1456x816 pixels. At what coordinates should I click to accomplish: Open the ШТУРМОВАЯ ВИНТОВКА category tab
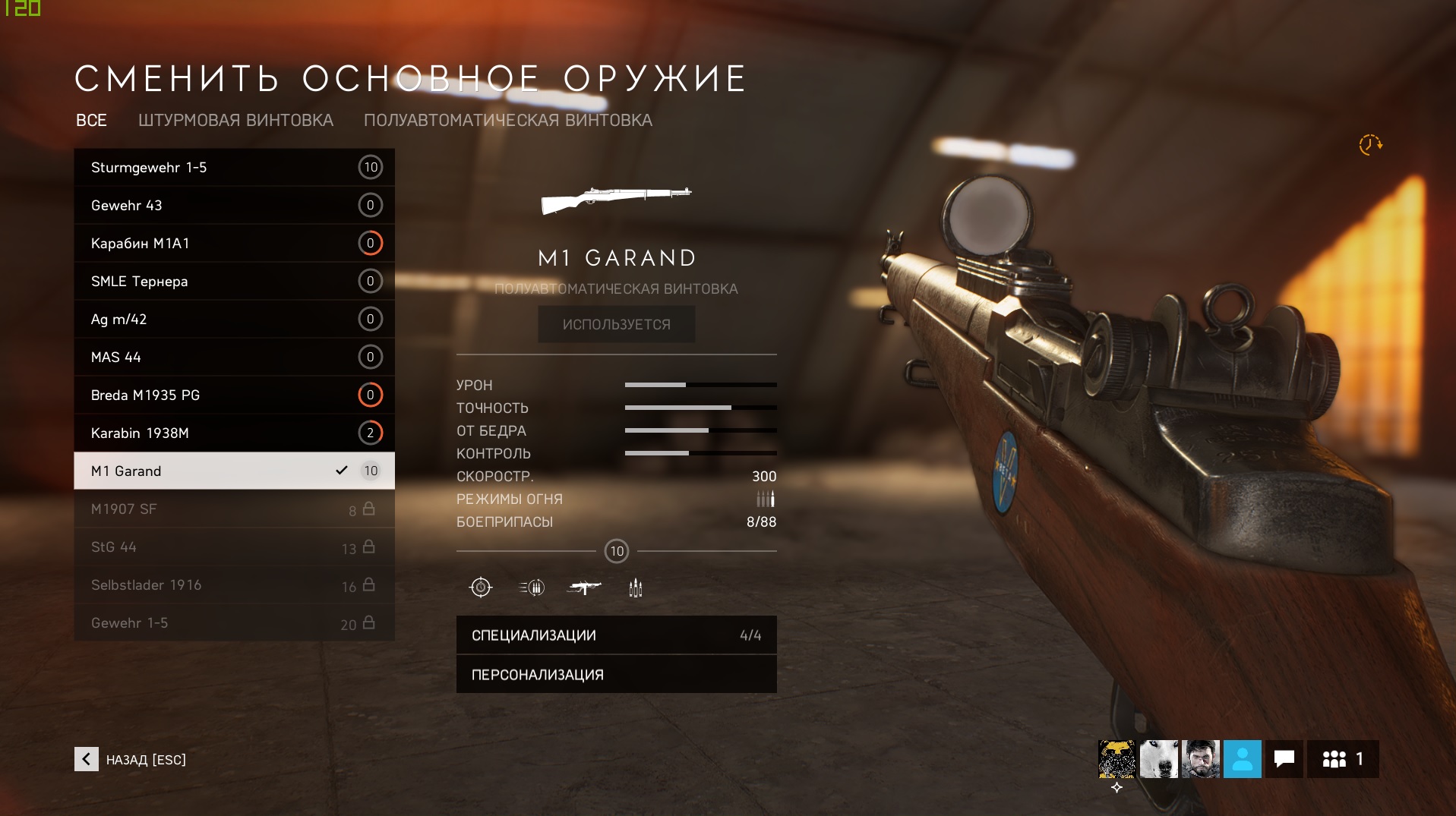coord(235,120)
